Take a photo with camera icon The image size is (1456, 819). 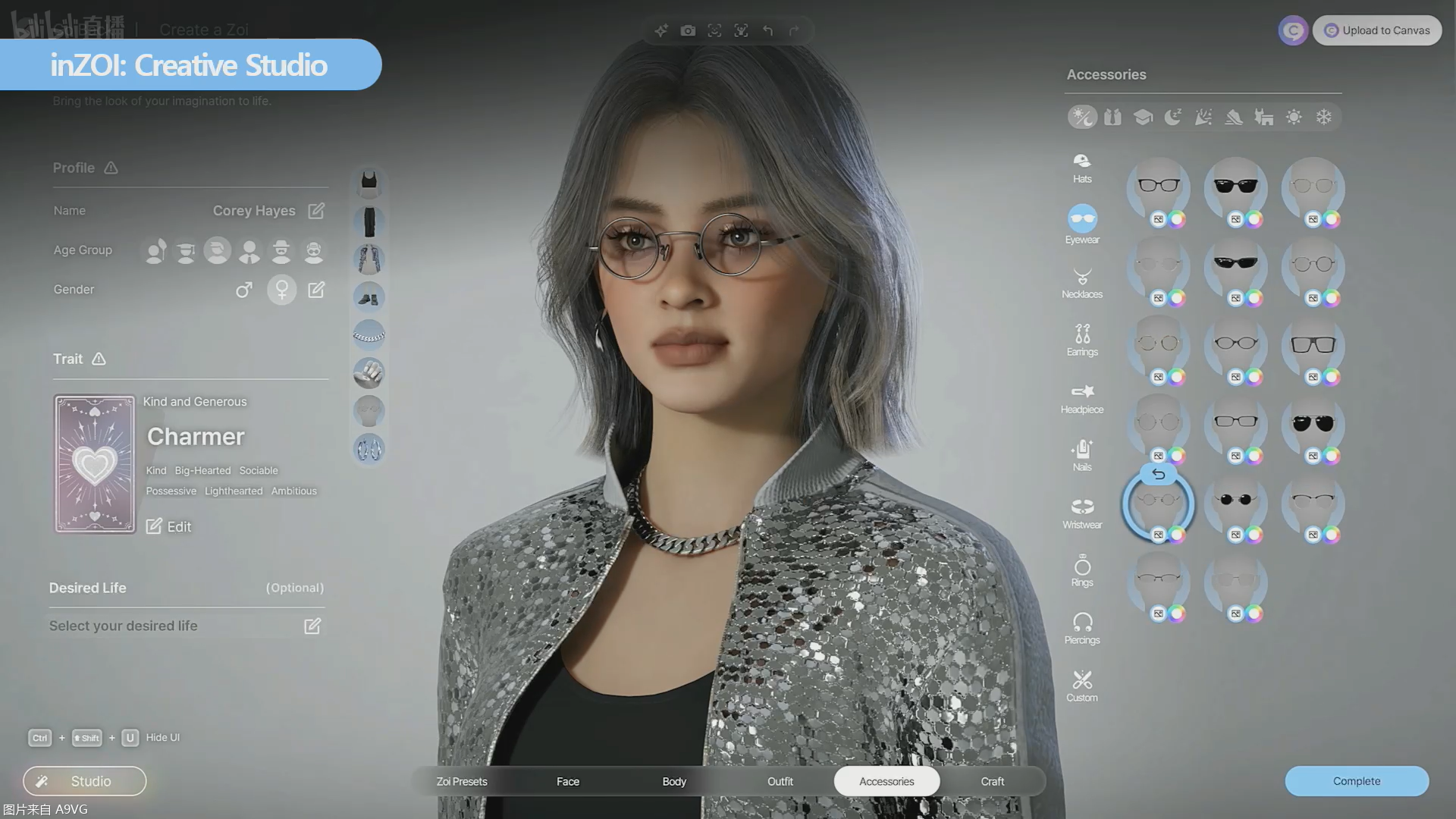pos(688,30)
